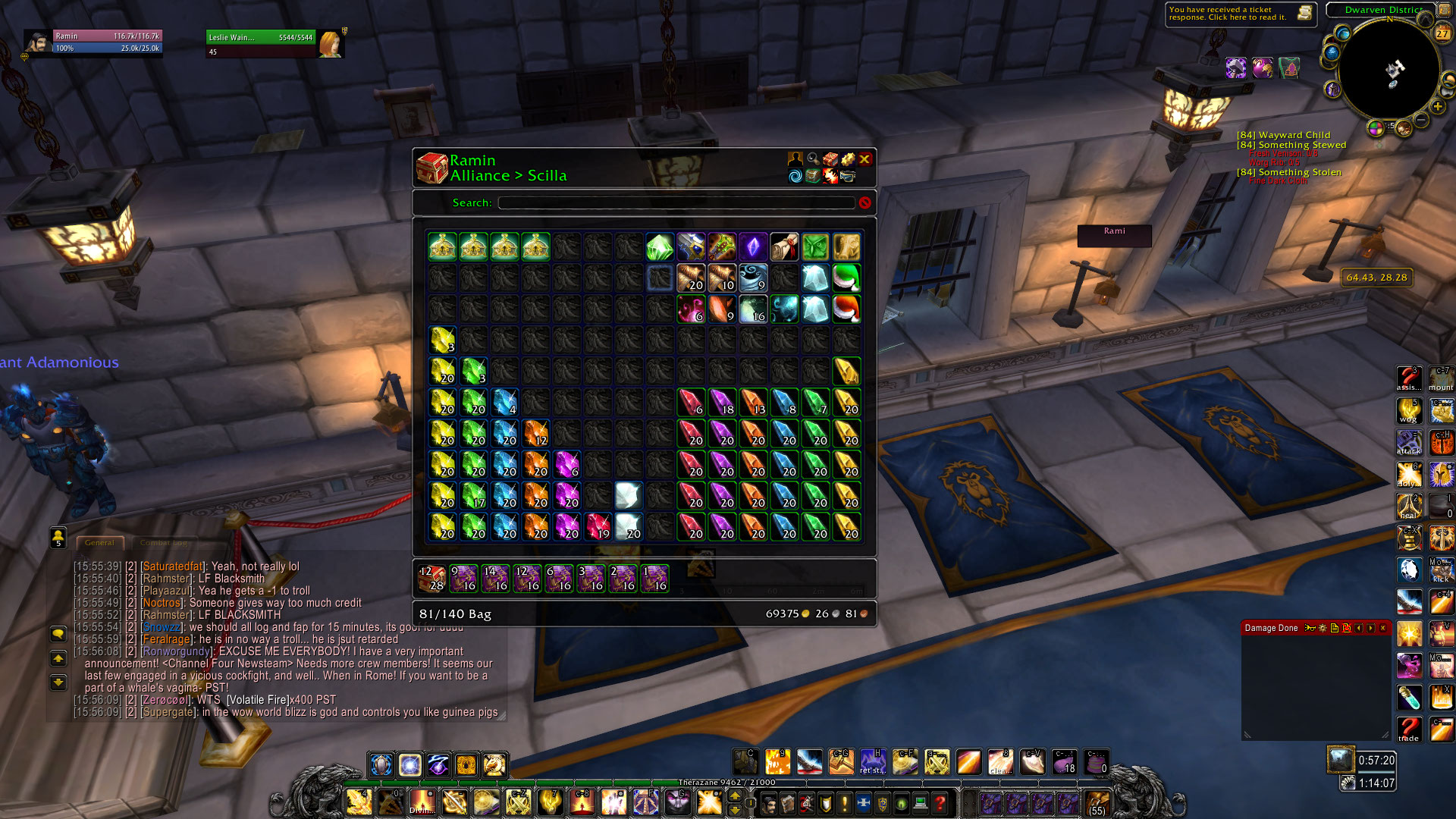This screenshot has height=819, width=1456.
Task: Click the trade macro button
Action: coord(1409,730)
